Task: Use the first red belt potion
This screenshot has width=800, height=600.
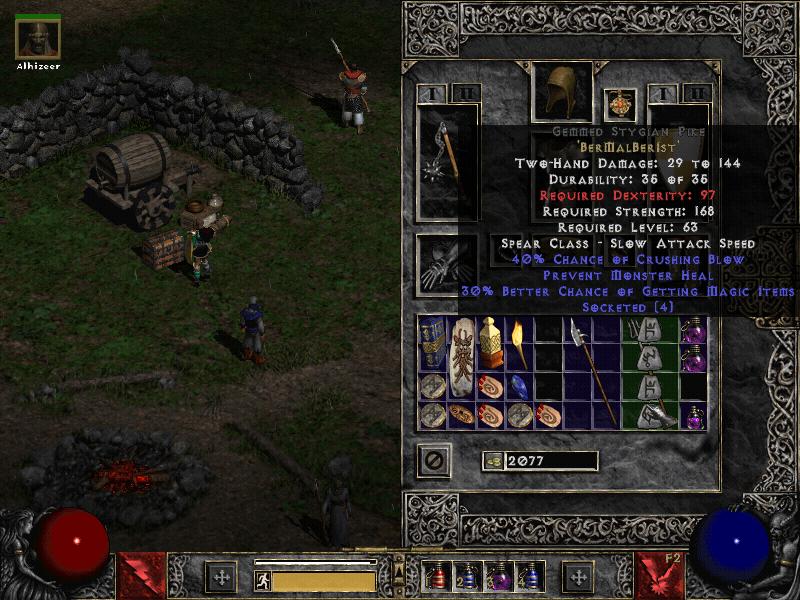Action: pos(435,577)
